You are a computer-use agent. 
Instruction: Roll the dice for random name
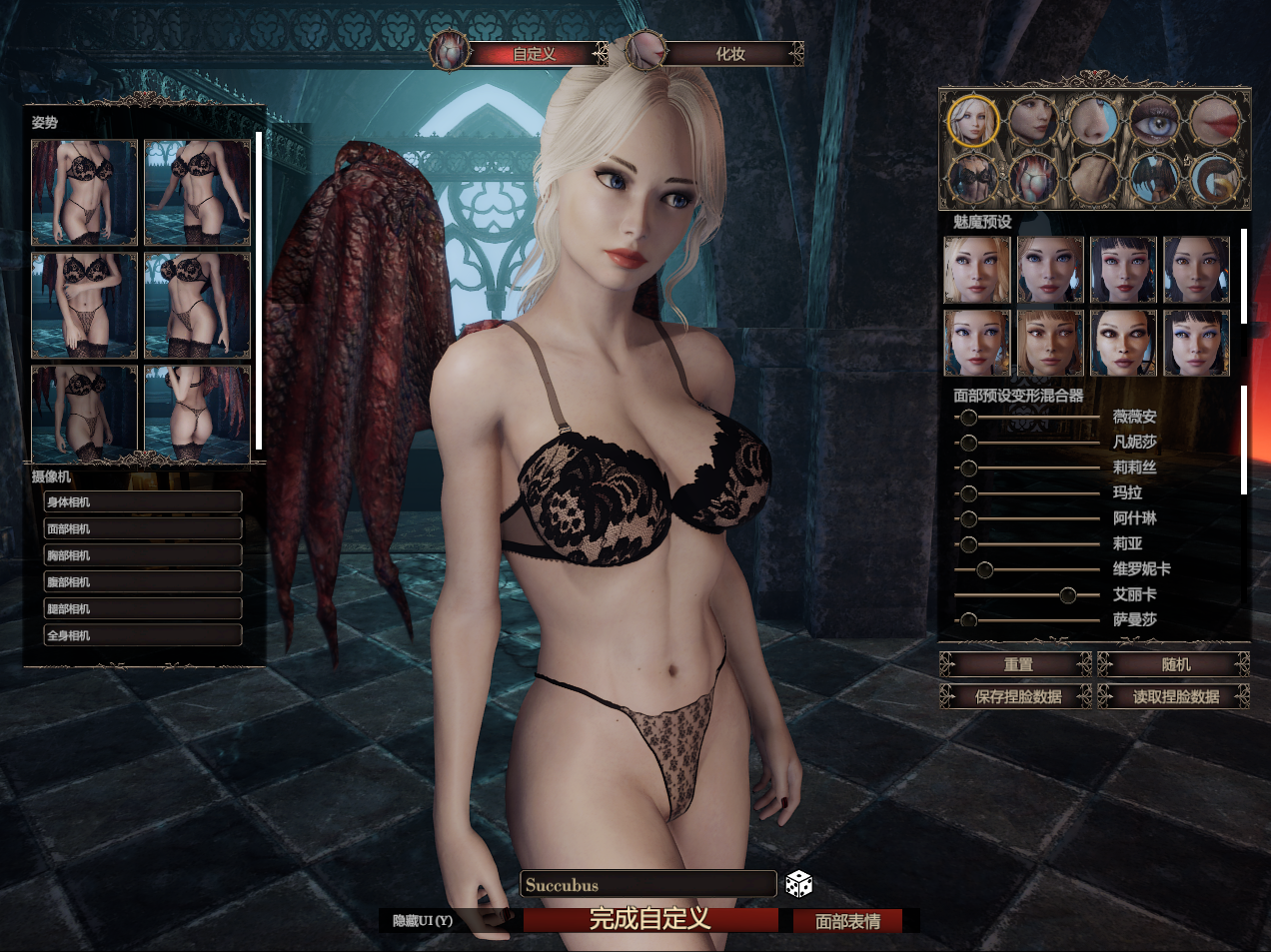tap(798, 883)
